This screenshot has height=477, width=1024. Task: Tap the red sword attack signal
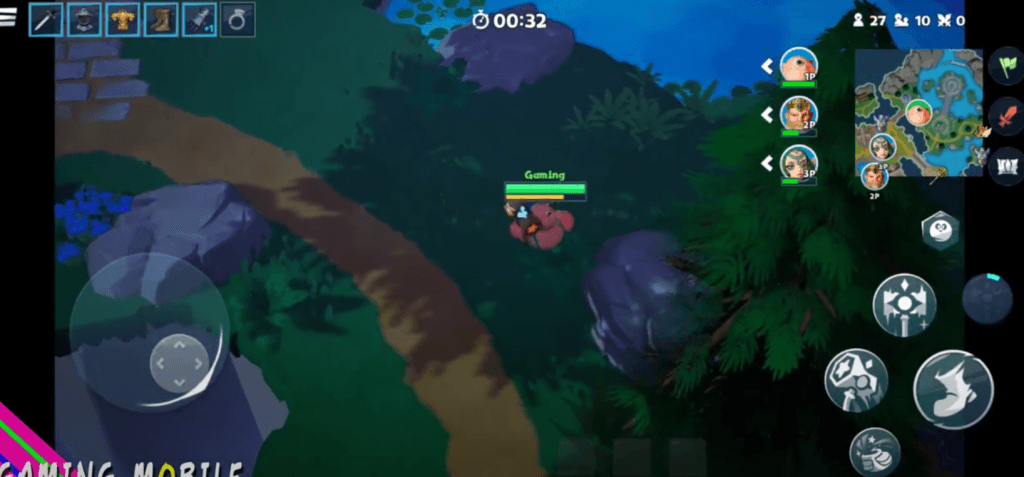click(x=1004, y=117)
